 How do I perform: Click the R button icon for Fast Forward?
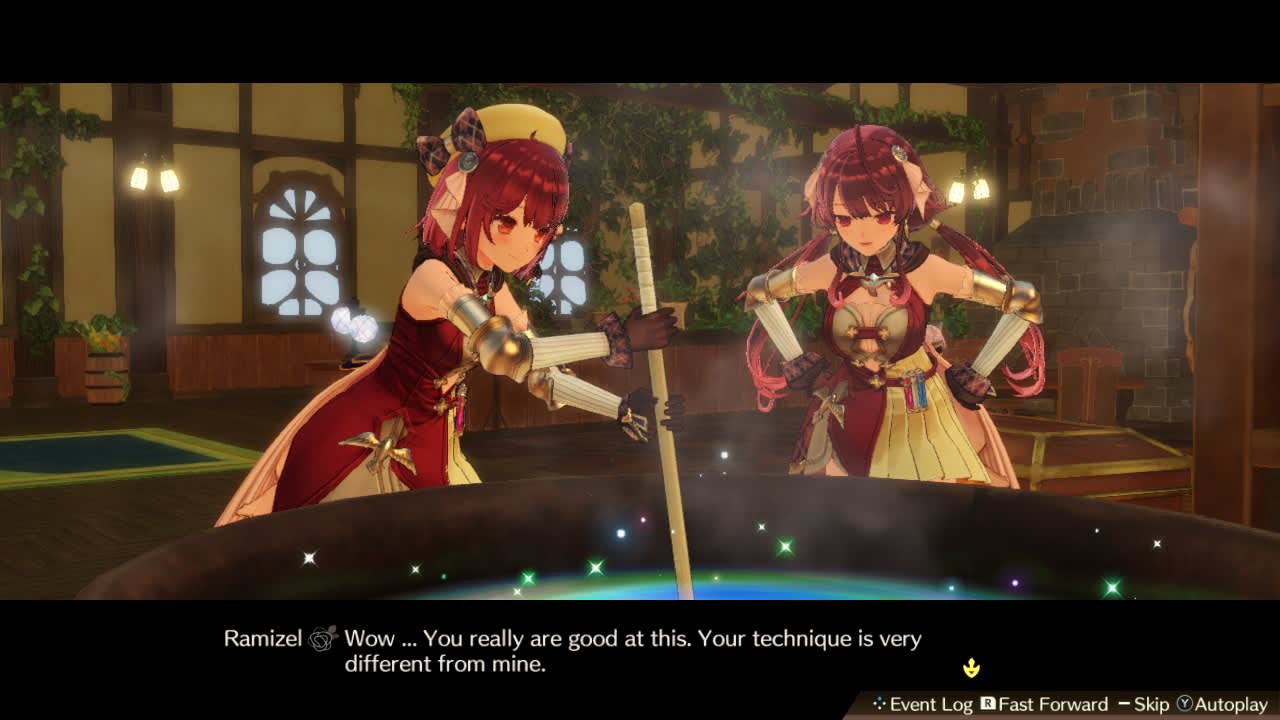[x=988, y=704]
